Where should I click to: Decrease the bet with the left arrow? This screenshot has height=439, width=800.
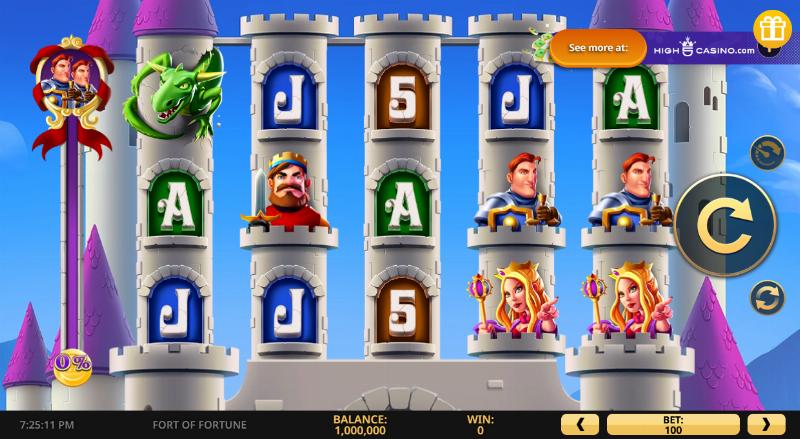tap(581, 423)
